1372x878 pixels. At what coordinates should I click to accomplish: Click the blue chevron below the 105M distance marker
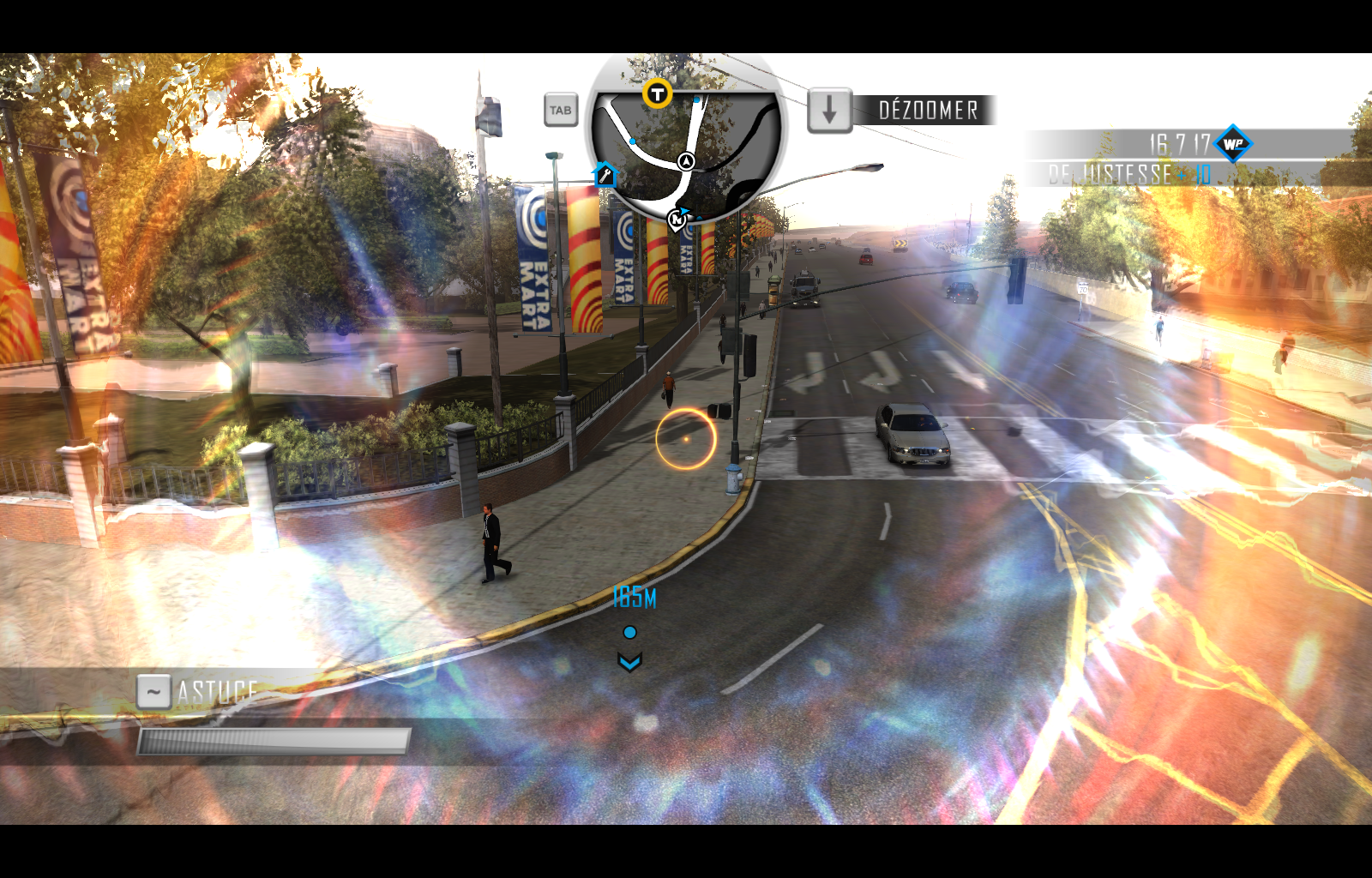click(632, 661)
